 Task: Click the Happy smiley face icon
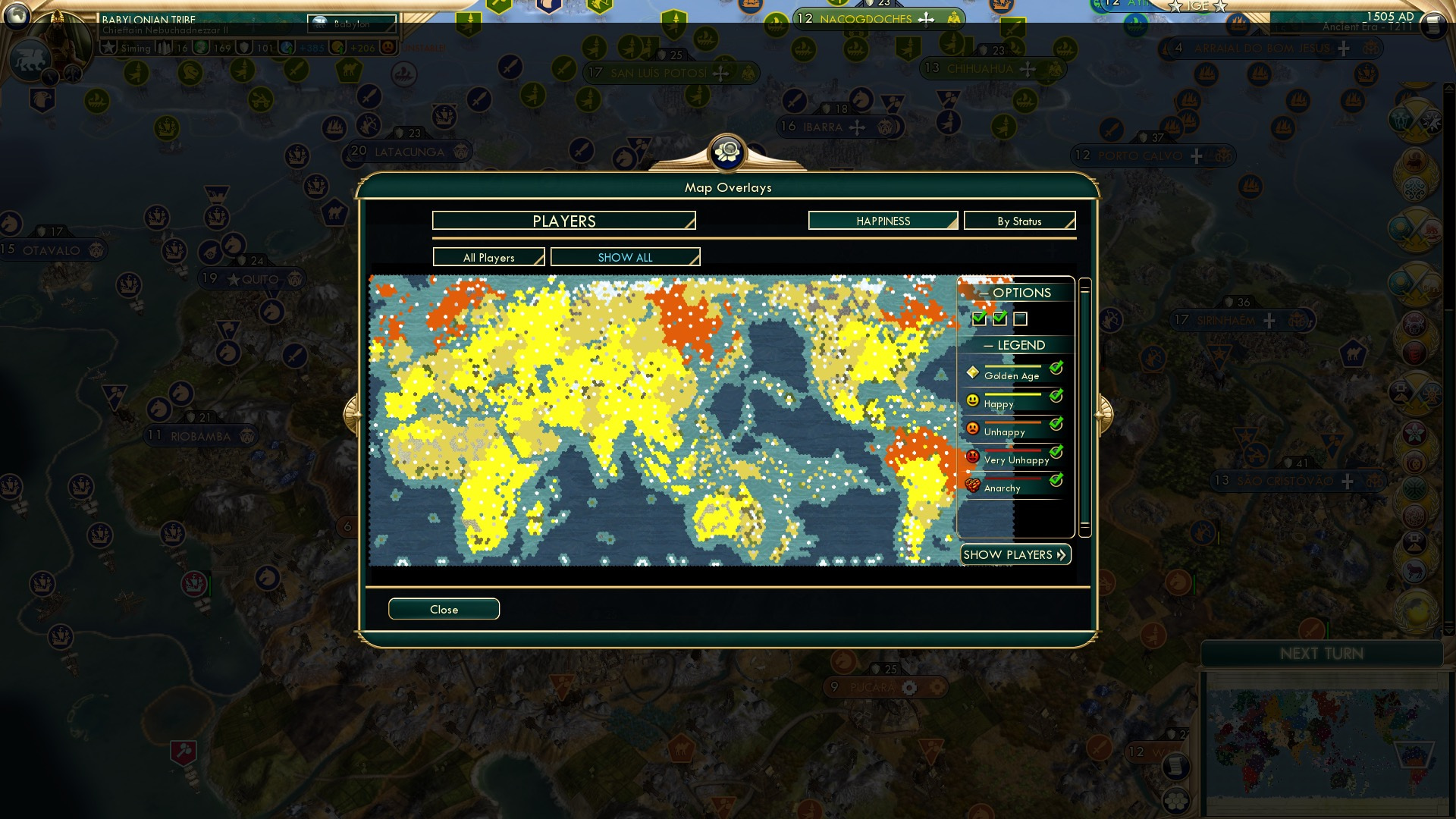pyautogui.click(x=974, y=400)
